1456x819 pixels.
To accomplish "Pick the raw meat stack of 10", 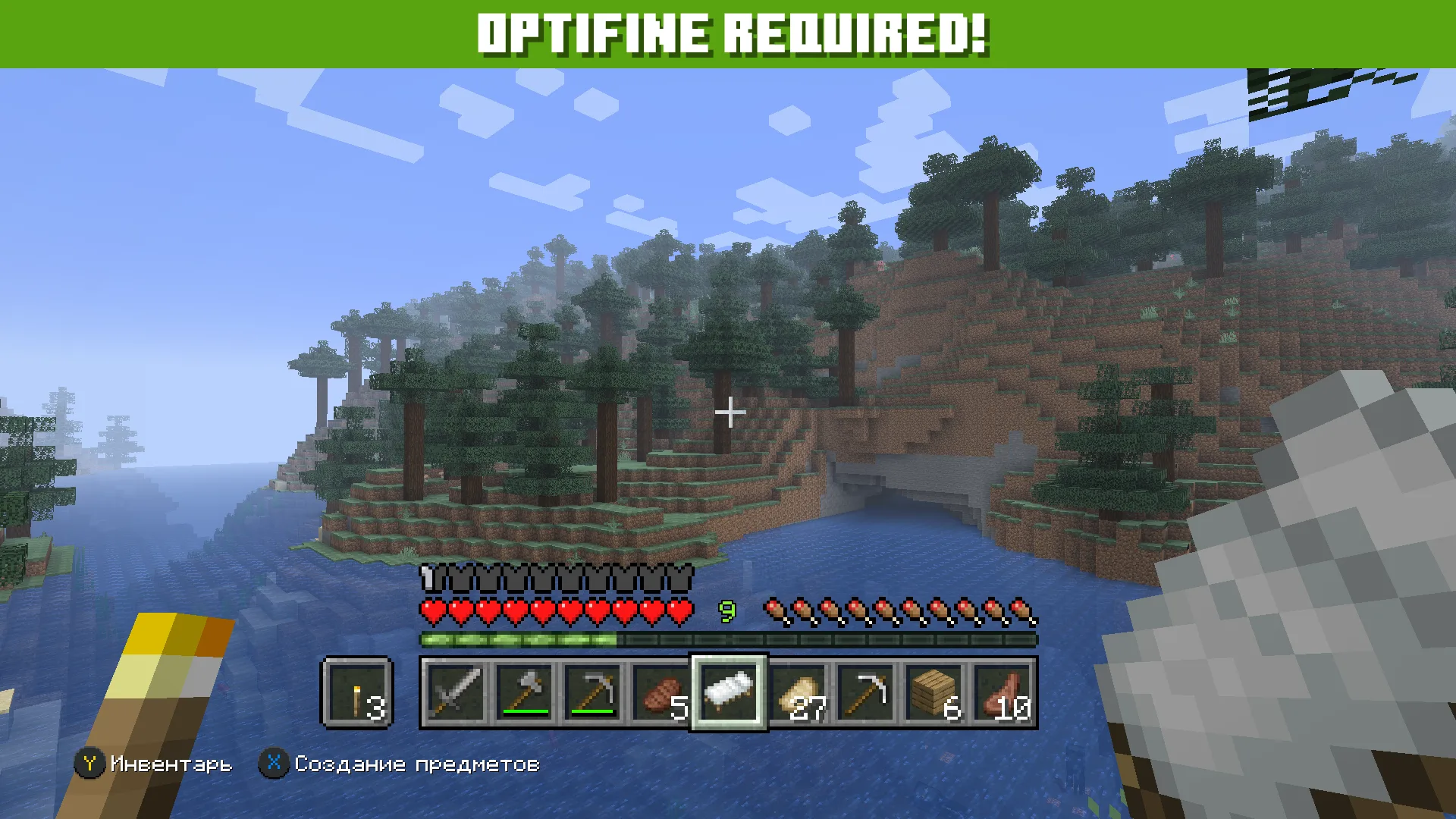I will click(x=1004, y=693).
